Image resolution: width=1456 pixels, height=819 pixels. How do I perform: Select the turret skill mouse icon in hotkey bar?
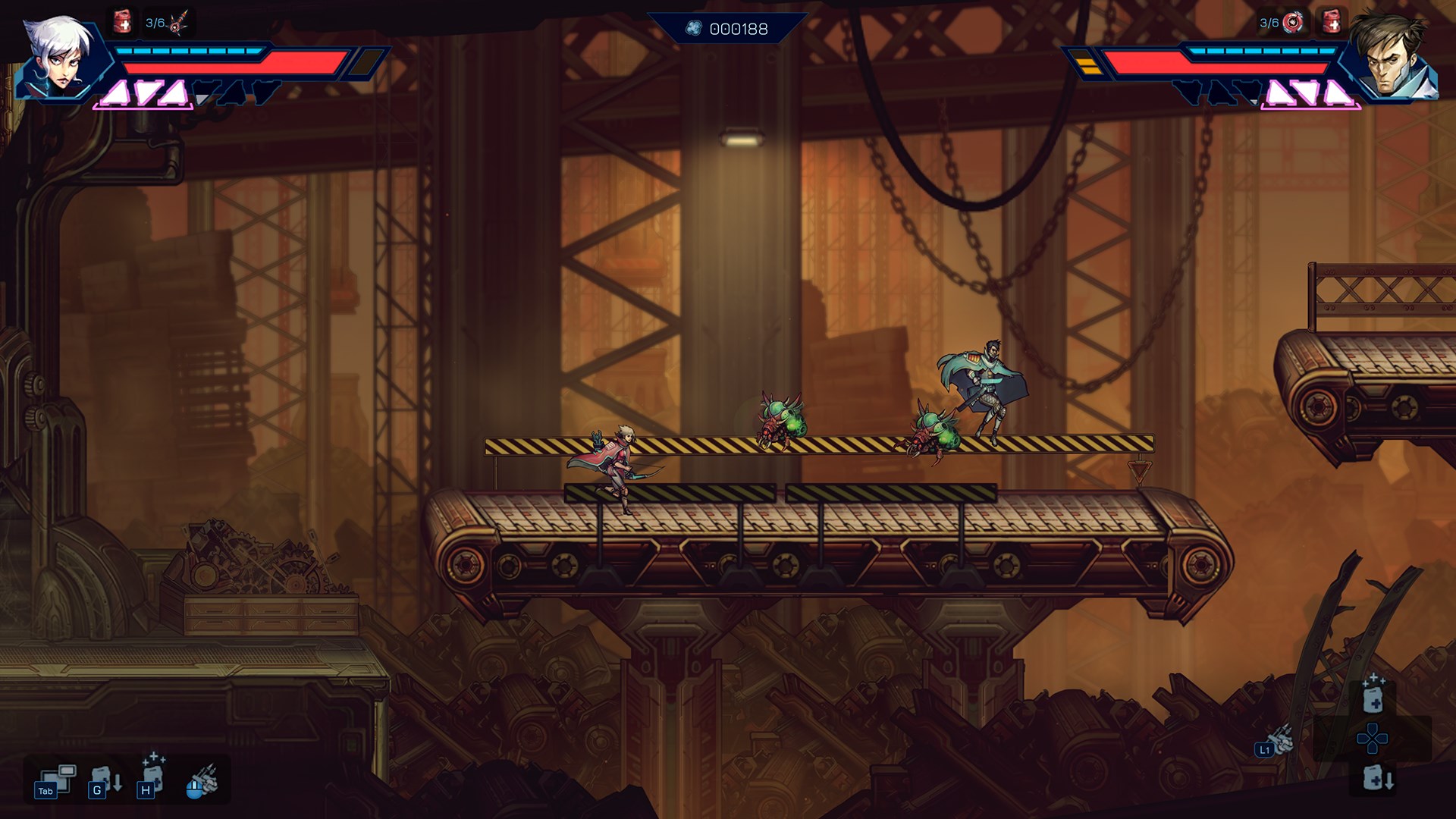coord(197,783)
